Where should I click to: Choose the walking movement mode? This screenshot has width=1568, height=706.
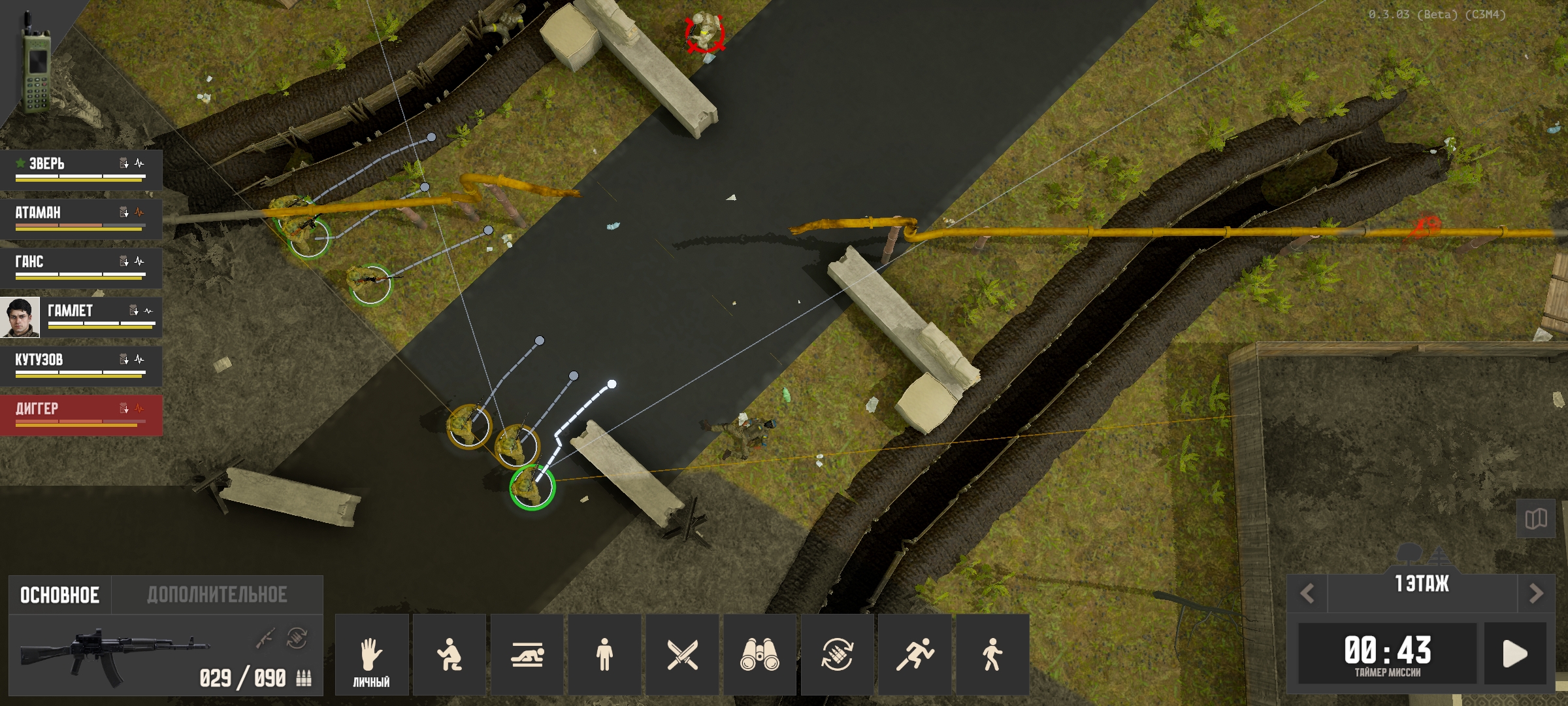(992, 654)
